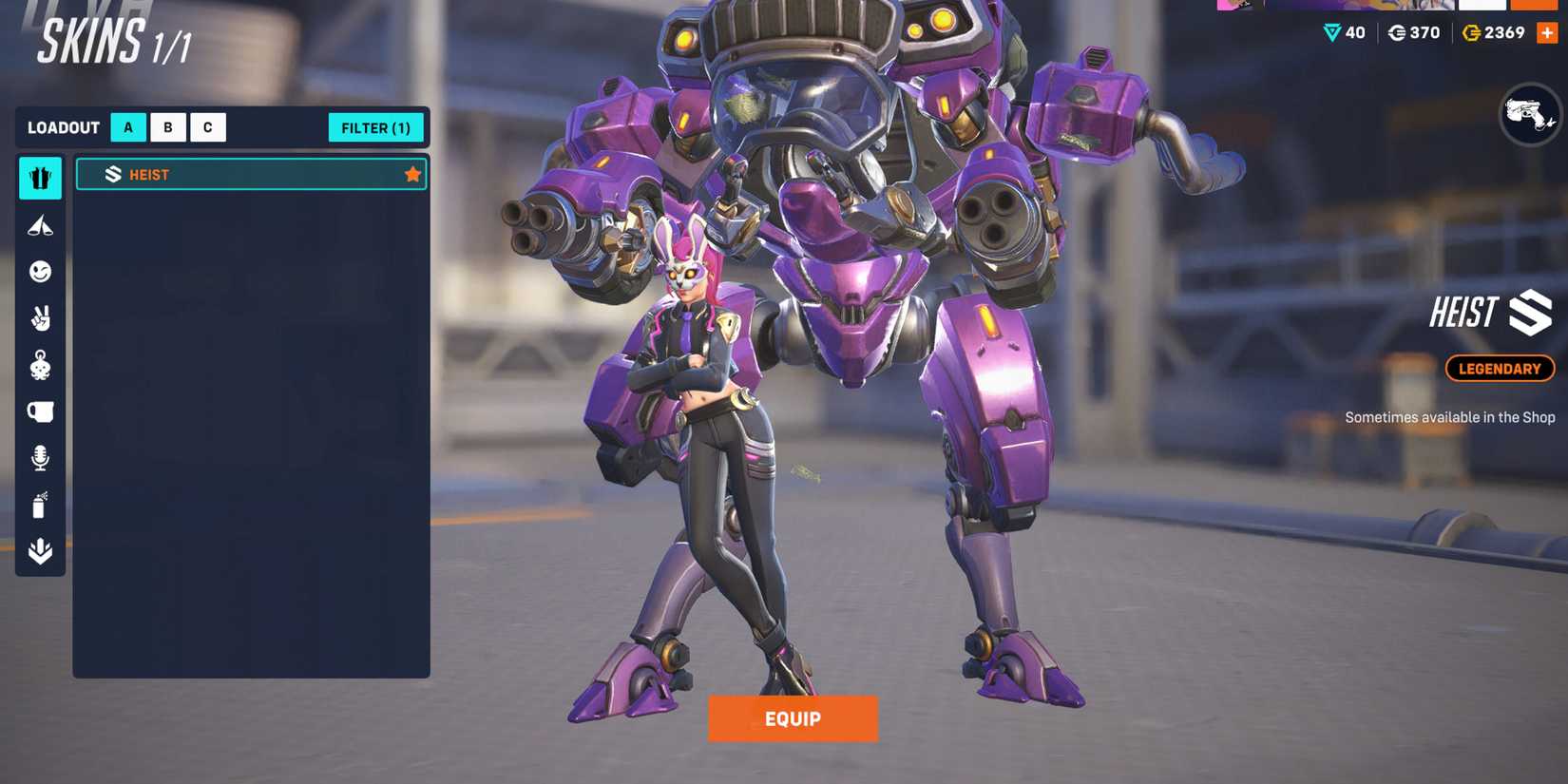Viewport: 1568px width, 784px height.
Task: Open the weapon charms category at sidebar bottom
Action: [39, 551]
